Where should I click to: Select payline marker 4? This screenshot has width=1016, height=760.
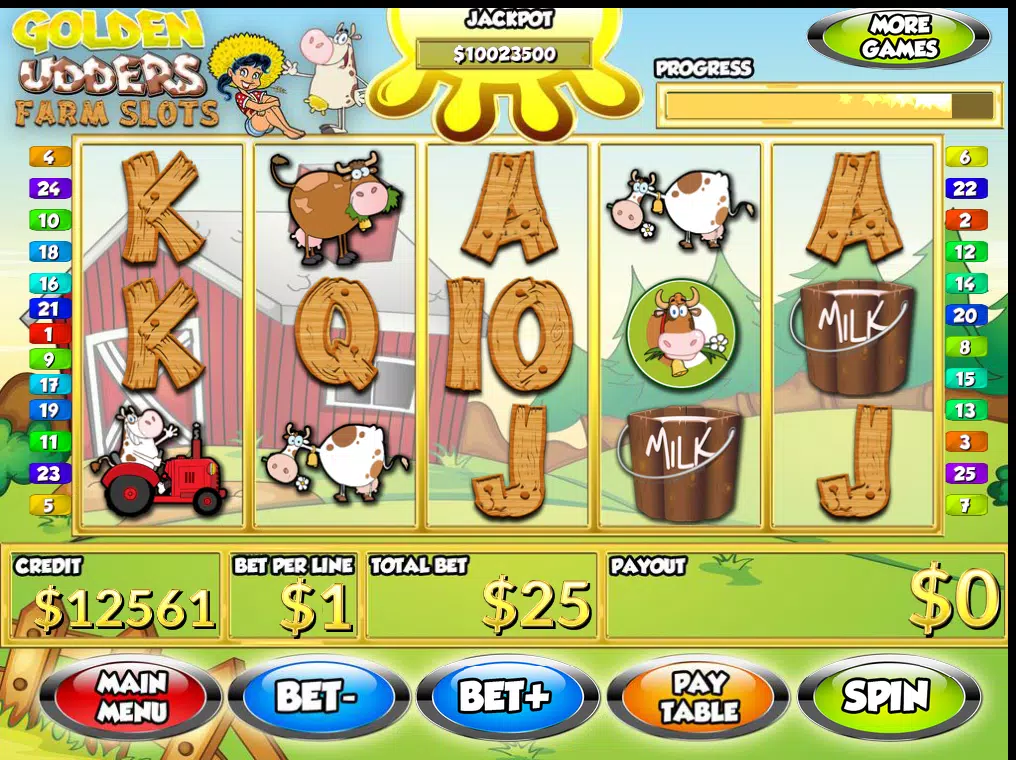pyautogui.click(x=49, y=157)
